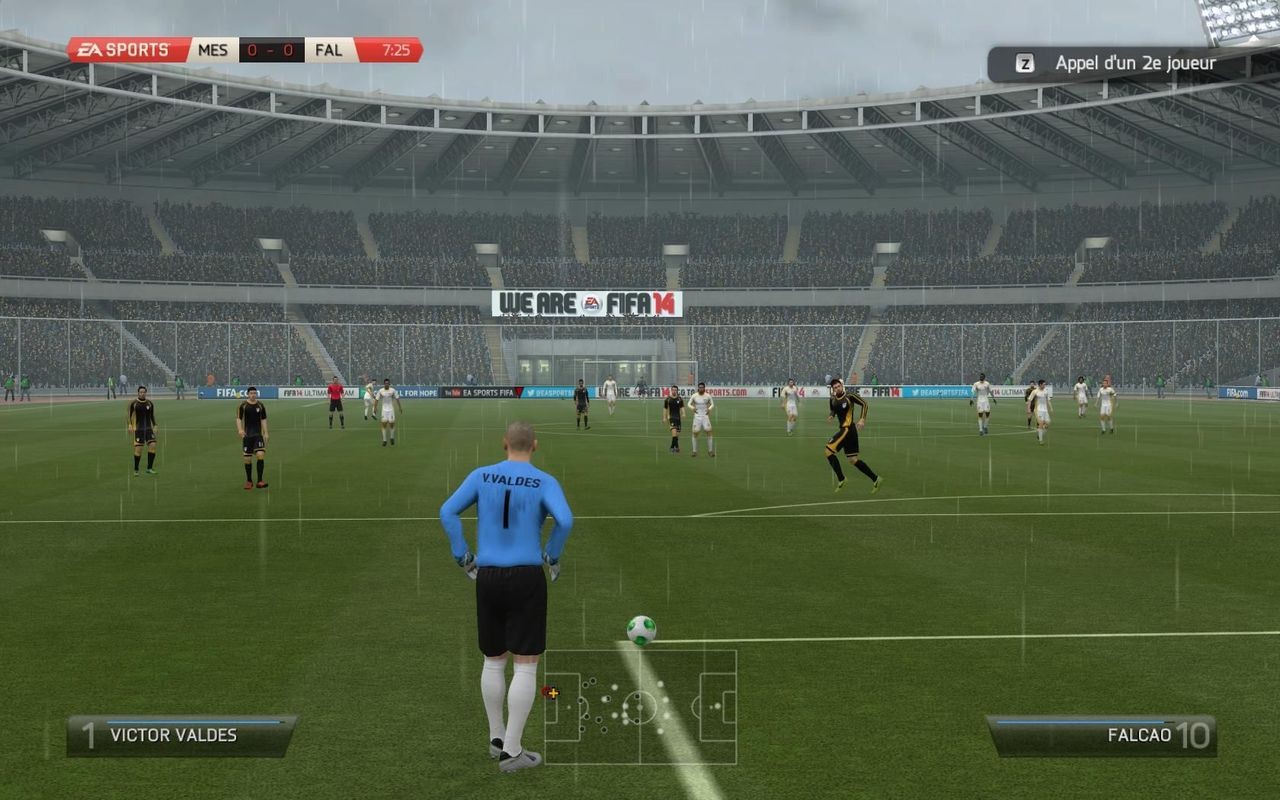Viewport: 1280px width, 800px height.
Task: Select the Falcao number 10 player panel
Action: pyautogui.click(x=1101, y=735)
